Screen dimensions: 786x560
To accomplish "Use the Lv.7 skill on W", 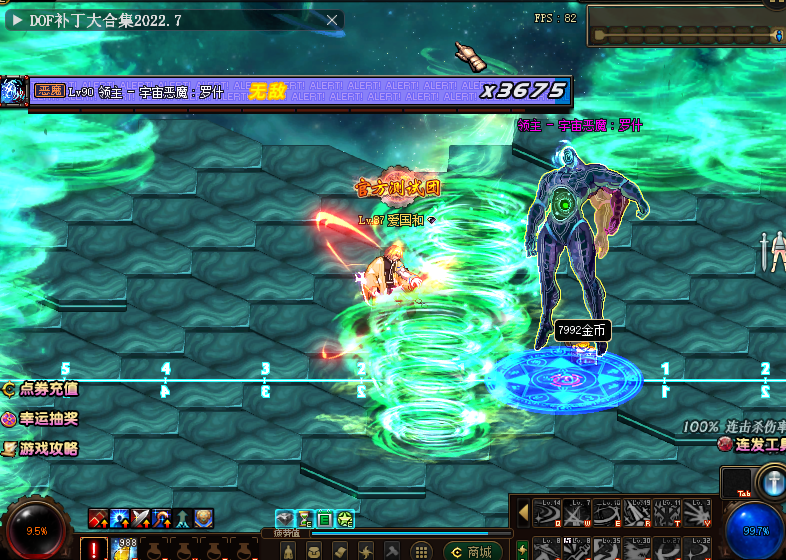I will [578, 513].
